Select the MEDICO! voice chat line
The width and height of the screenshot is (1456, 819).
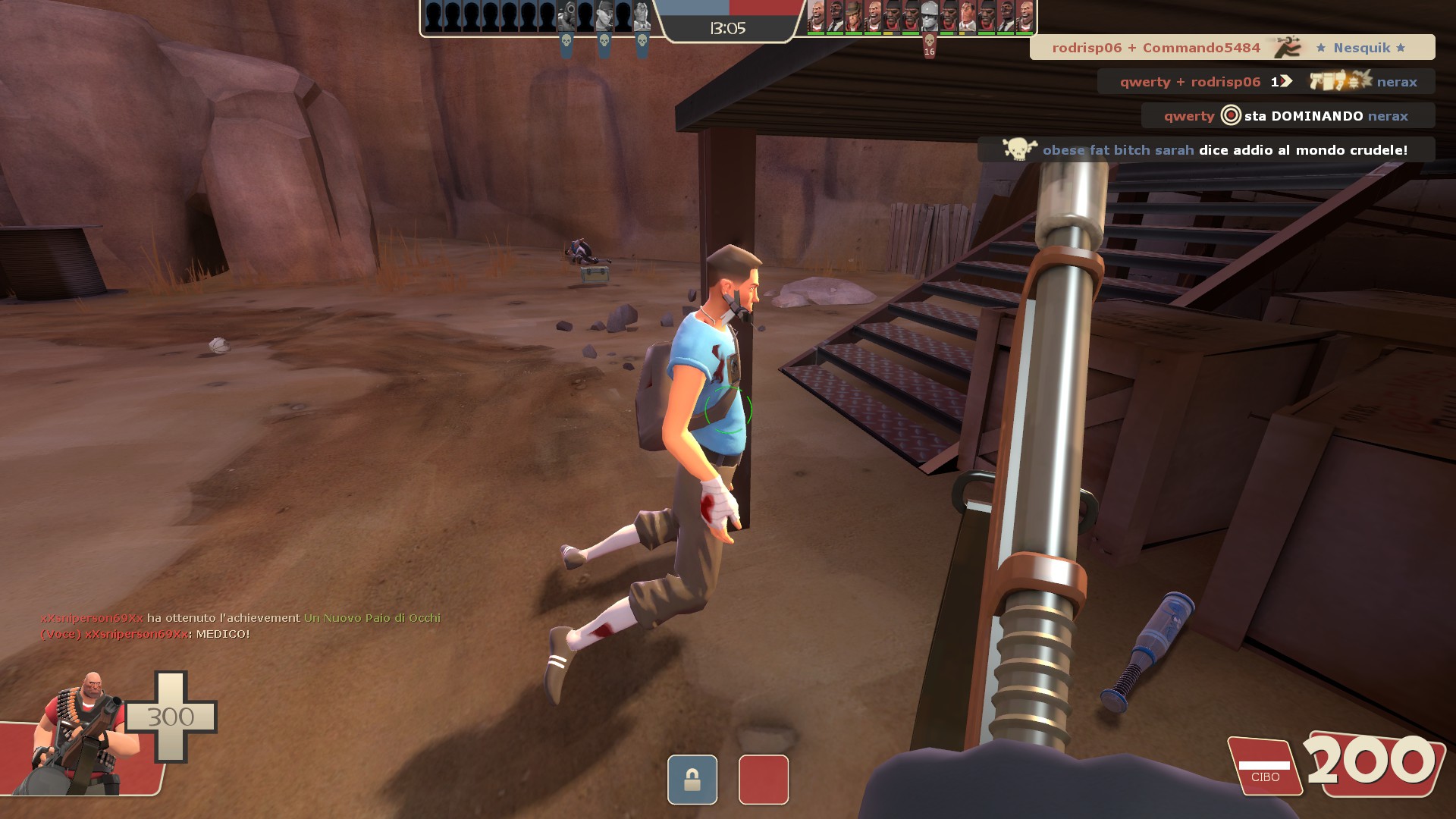(x=145, y=634)
